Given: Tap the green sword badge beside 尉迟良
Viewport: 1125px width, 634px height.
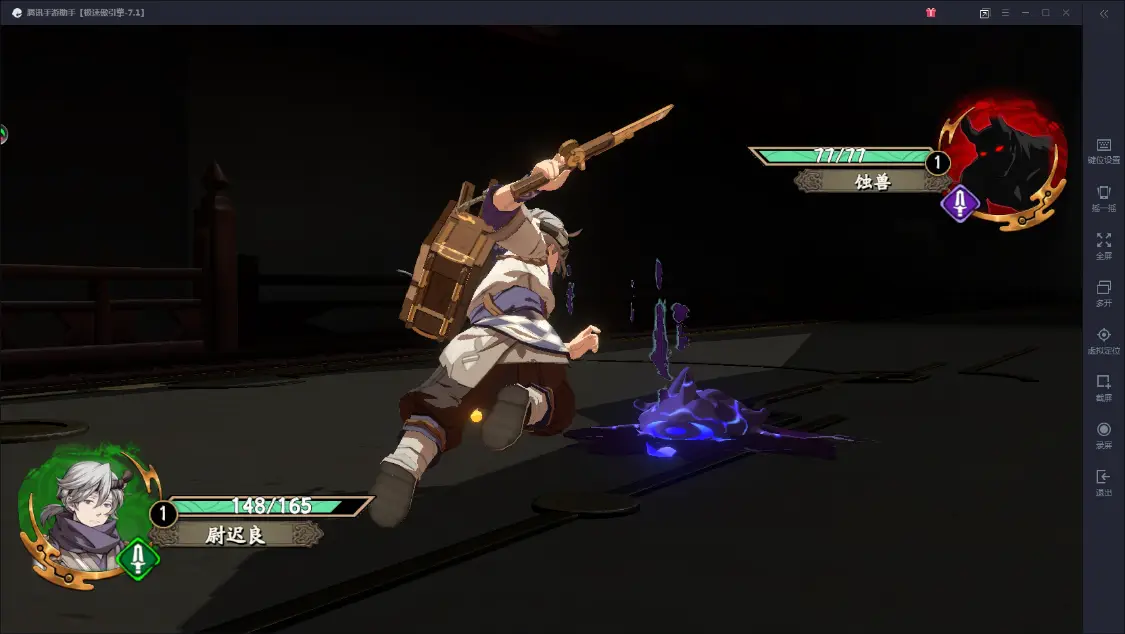Looking at the screenshot, I should click(138, 558).
